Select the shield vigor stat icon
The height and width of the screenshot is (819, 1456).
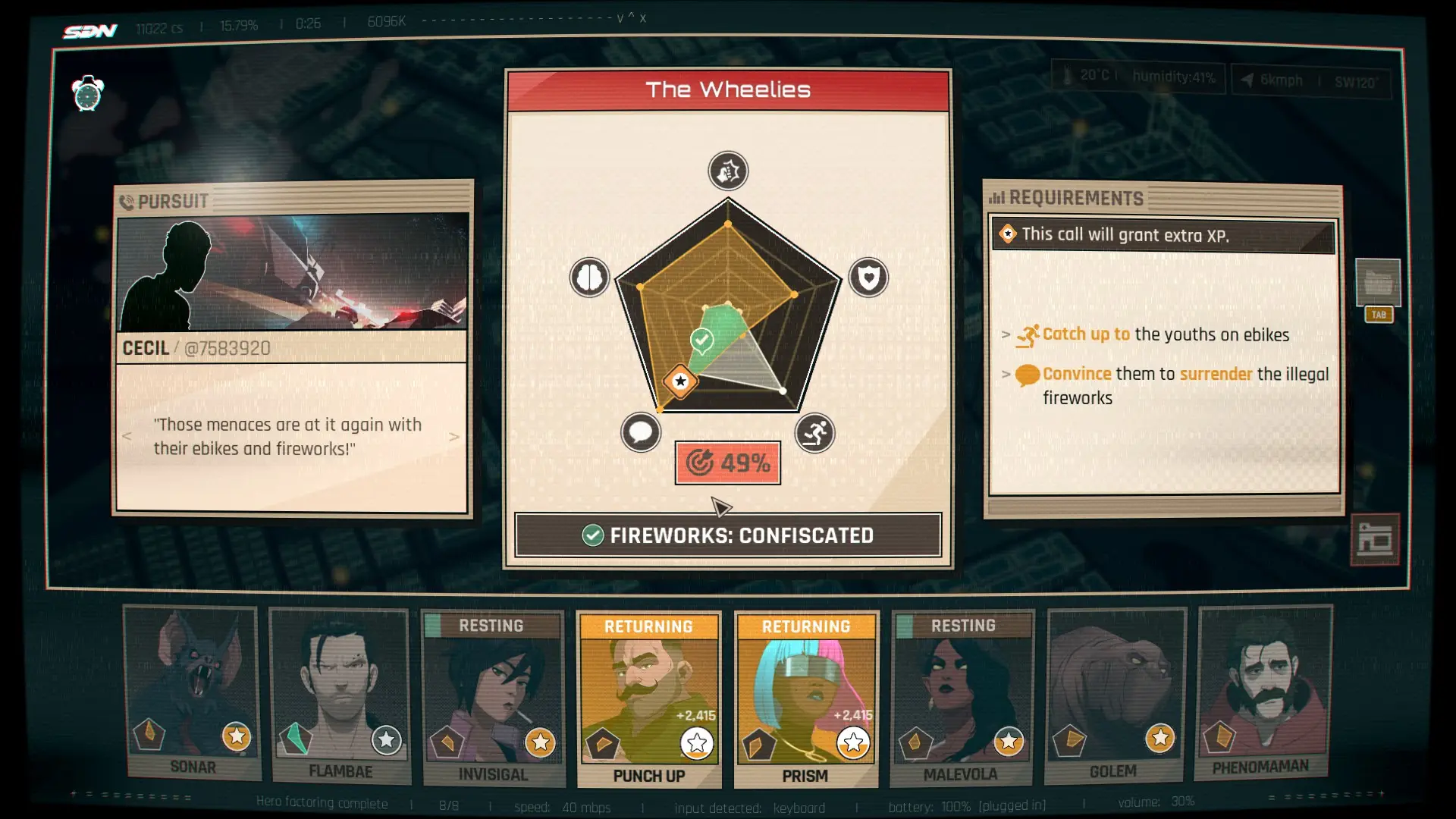tap(868, 278)
